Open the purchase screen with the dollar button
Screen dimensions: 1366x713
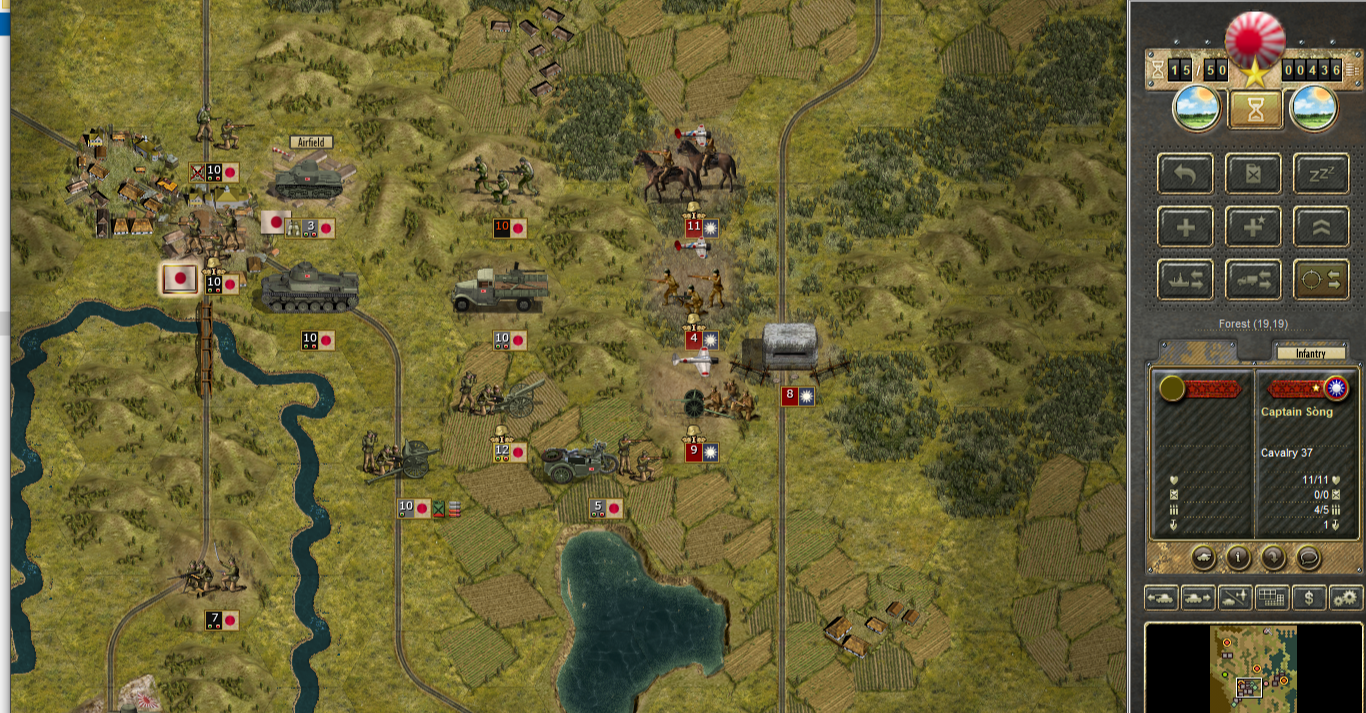click(x=1309, y=598)
